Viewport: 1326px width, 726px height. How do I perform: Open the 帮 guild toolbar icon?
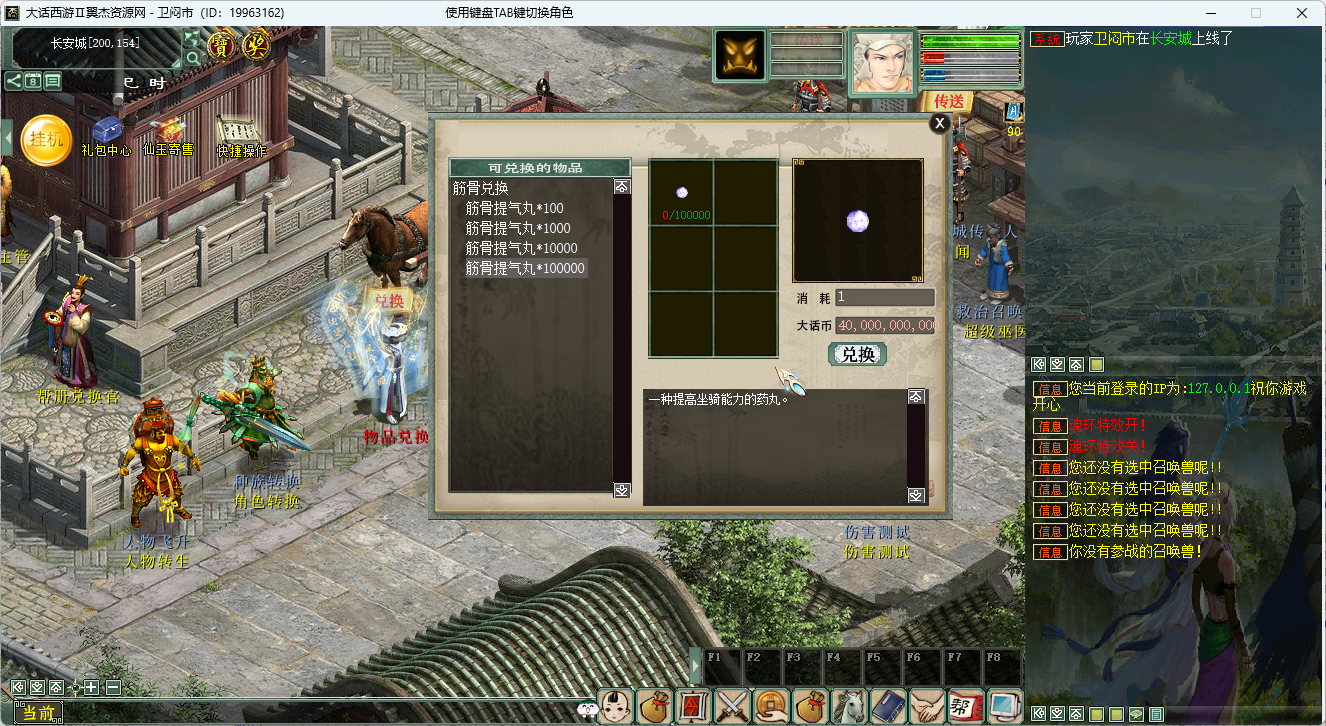(964, 706)
